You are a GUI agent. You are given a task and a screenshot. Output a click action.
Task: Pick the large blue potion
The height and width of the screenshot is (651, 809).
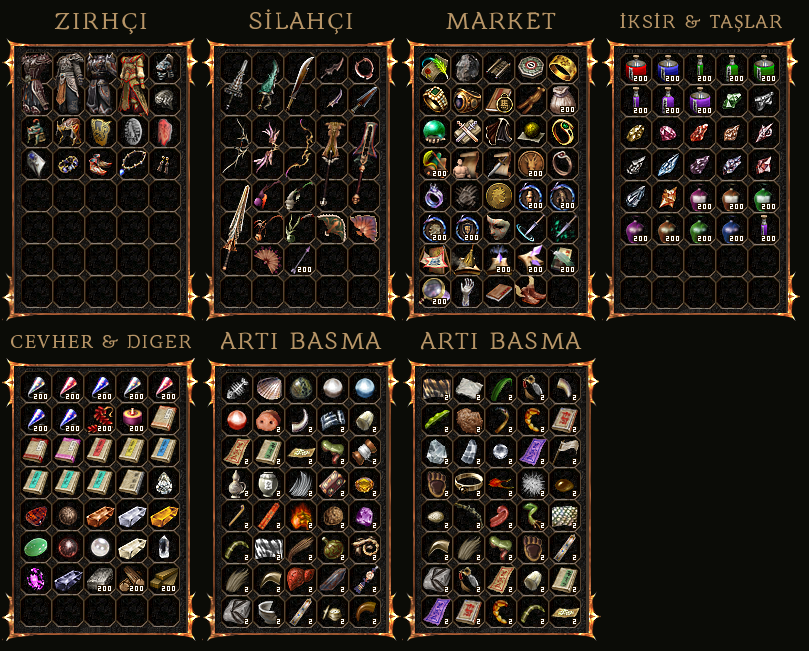click(666, 69)
